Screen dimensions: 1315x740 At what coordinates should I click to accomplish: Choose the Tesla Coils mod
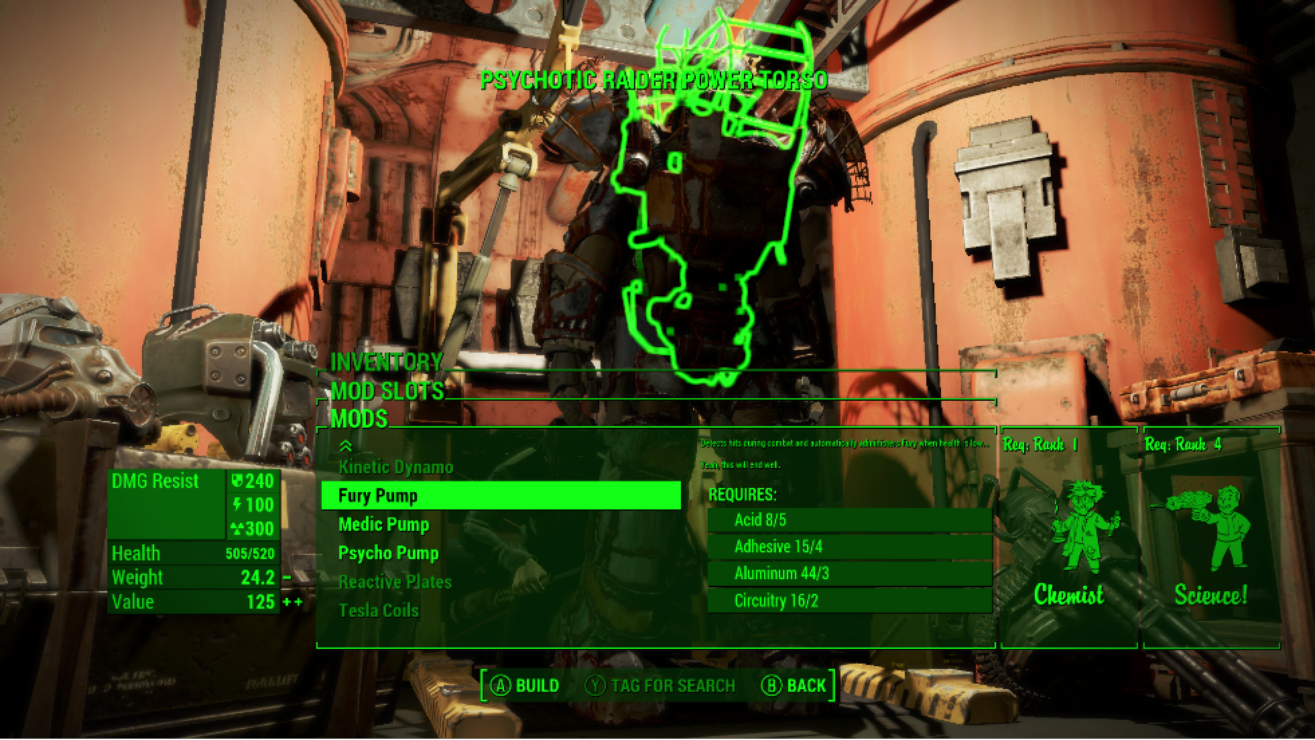(x=379, y=610)
